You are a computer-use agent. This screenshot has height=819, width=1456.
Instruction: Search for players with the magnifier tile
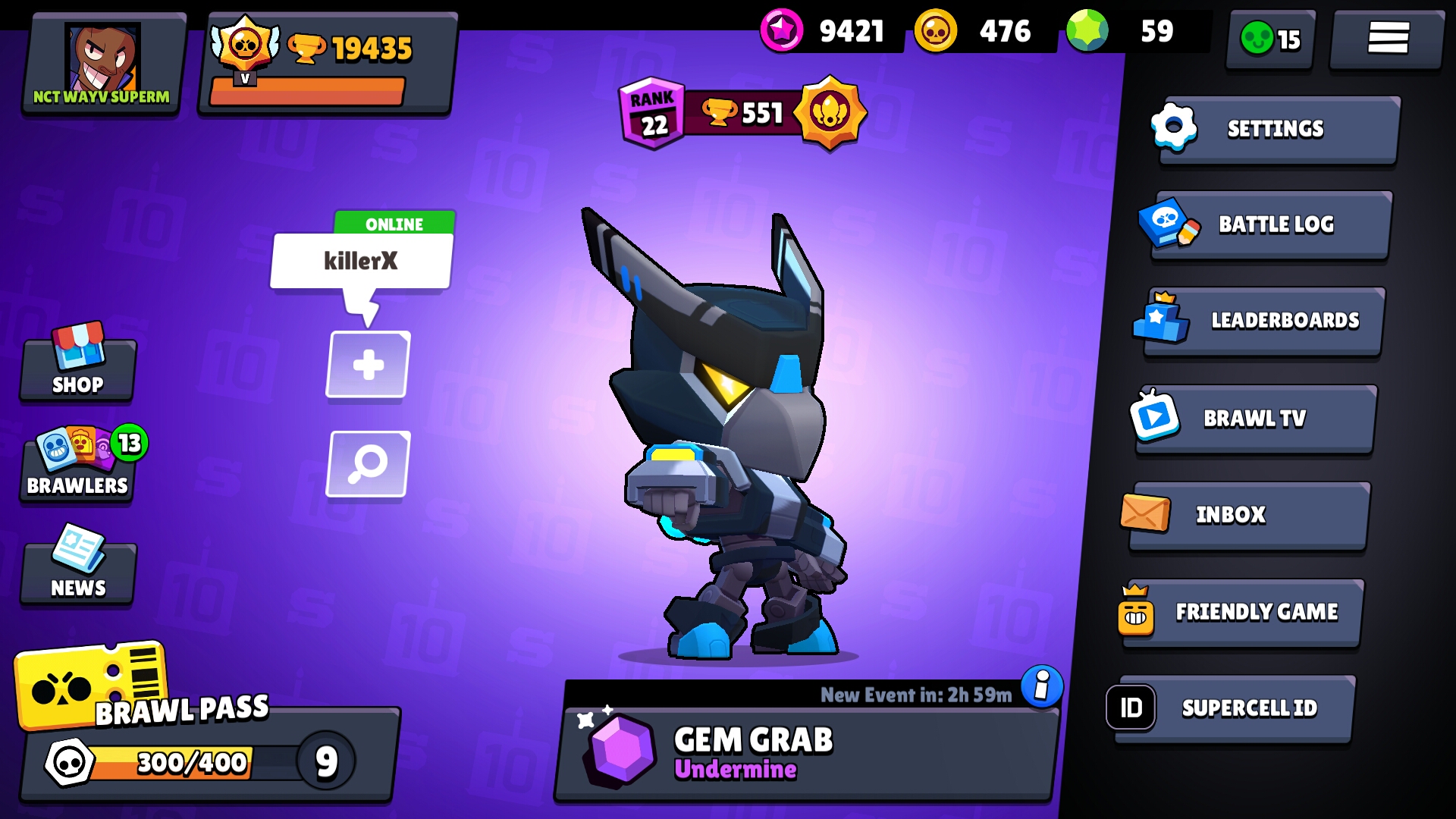[x=368, y=465]
